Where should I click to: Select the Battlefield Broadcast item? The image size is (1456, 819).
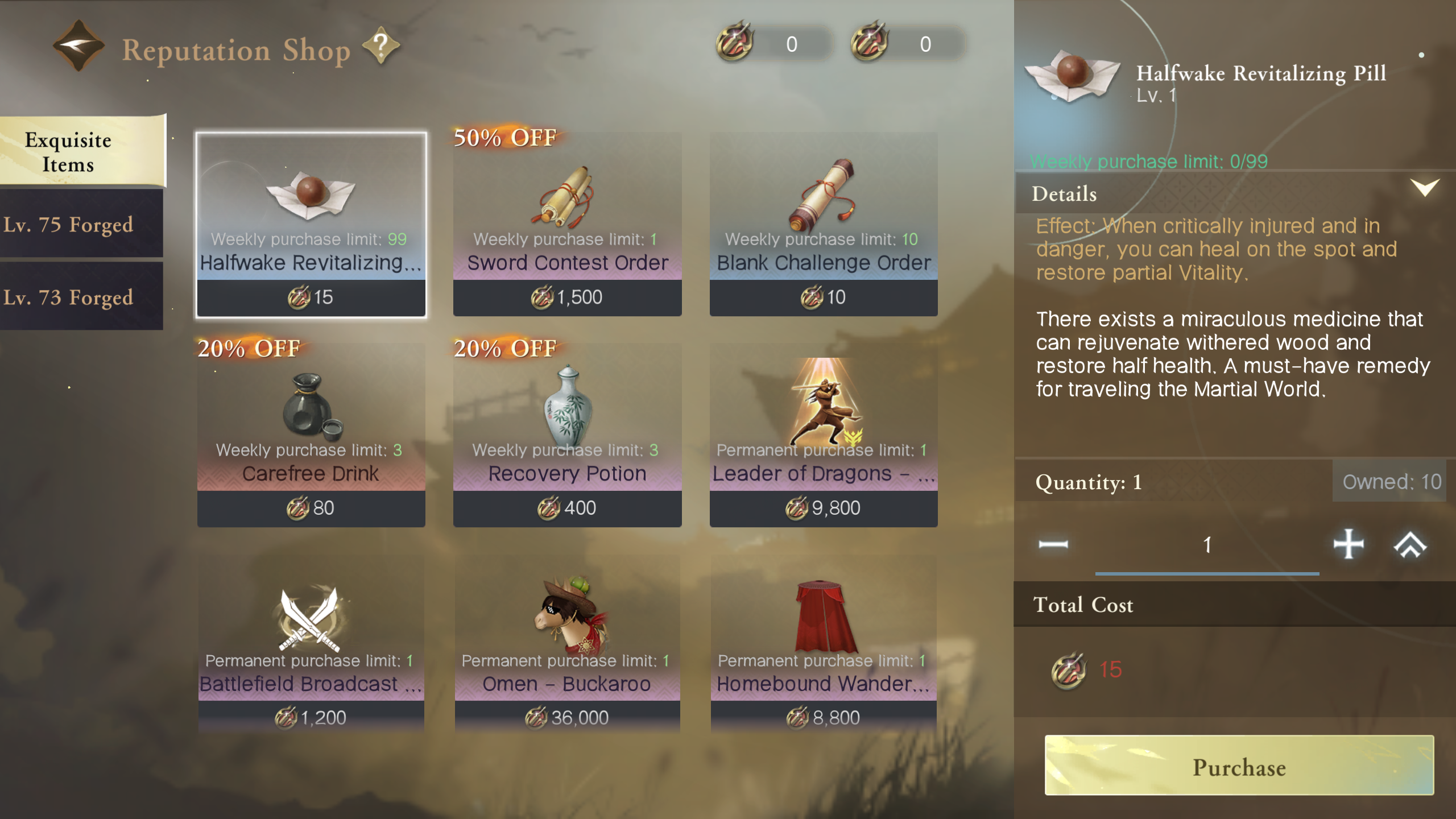(x=311, y=643)
